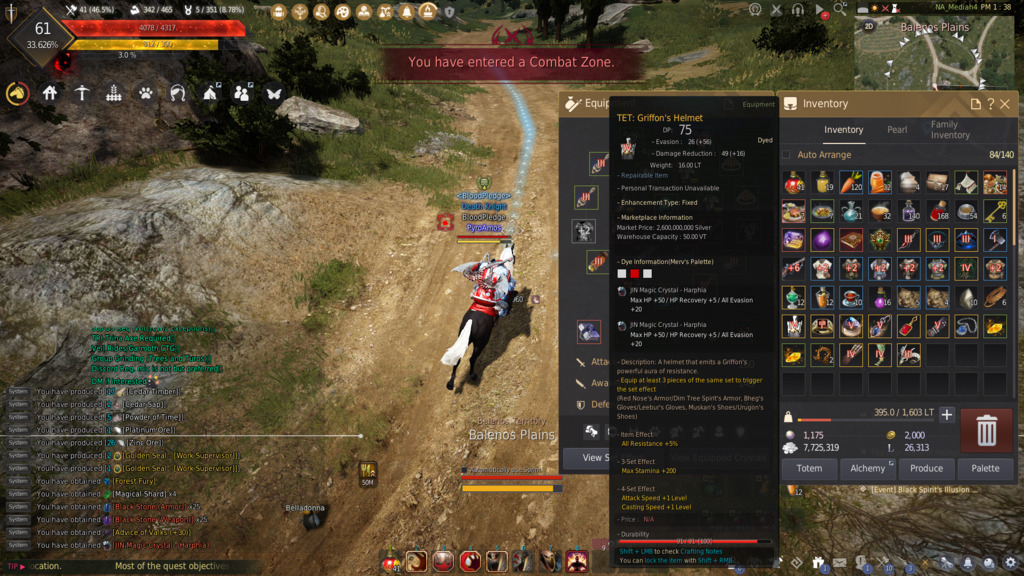1024x576 pixels.
Task: Open the Alchemy stone menu
Action: [x=867, y=468]
